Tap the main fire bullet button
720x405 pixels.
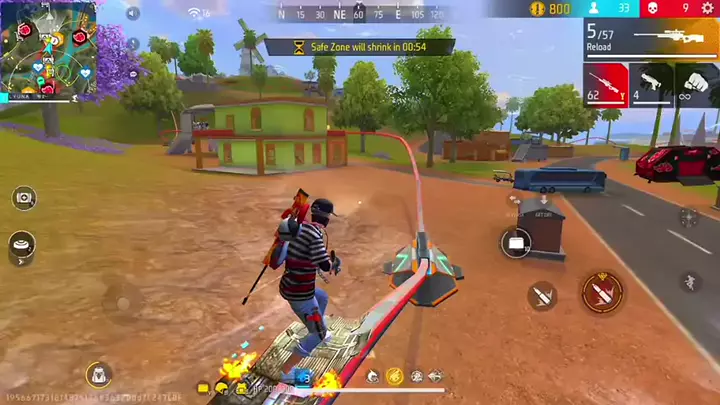[602, 292]
